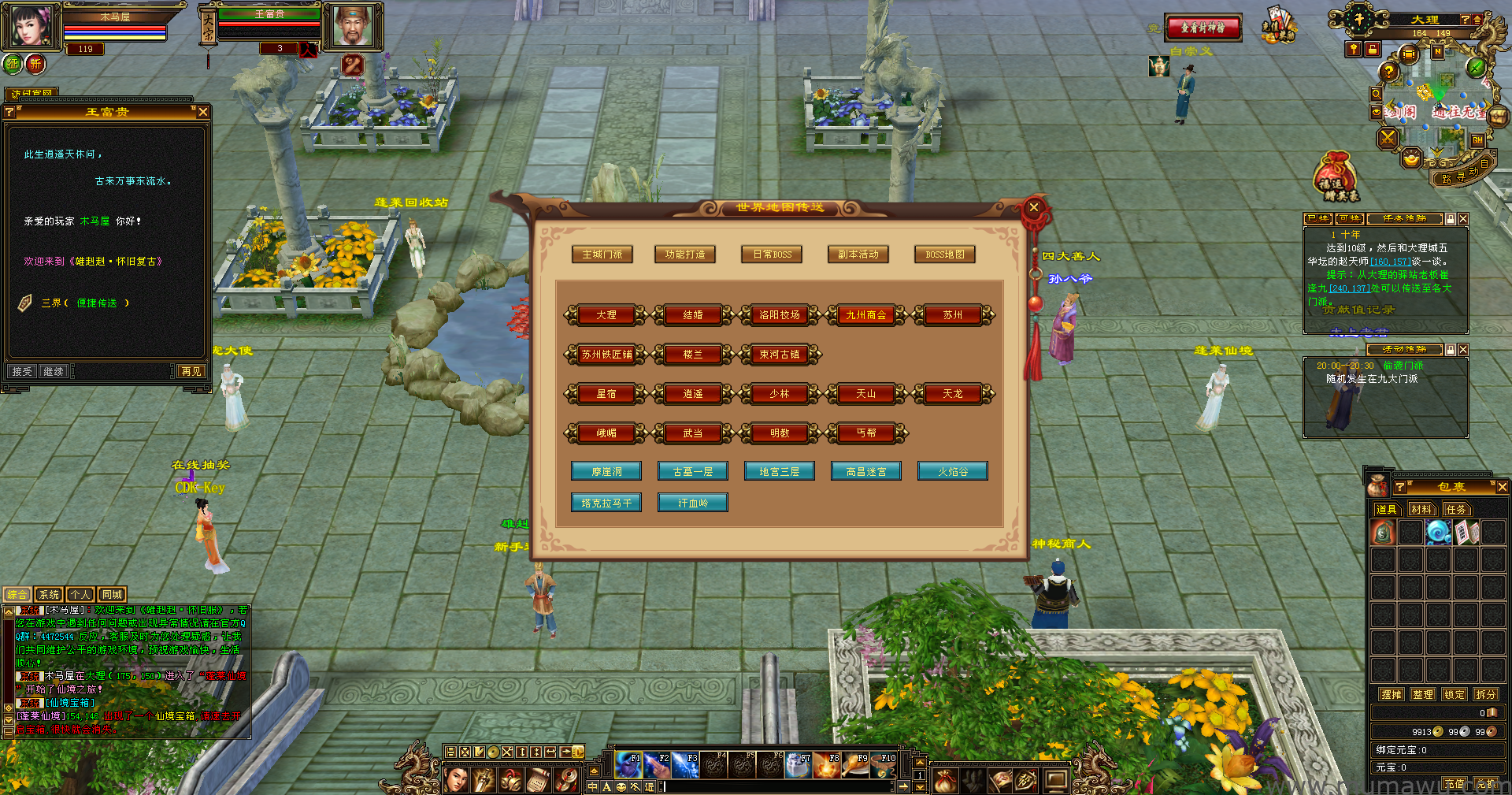Viewport: 1512px width, 795px height.
Task: Close the 包裹 inventory panel
Action: tap(1502, 487)
